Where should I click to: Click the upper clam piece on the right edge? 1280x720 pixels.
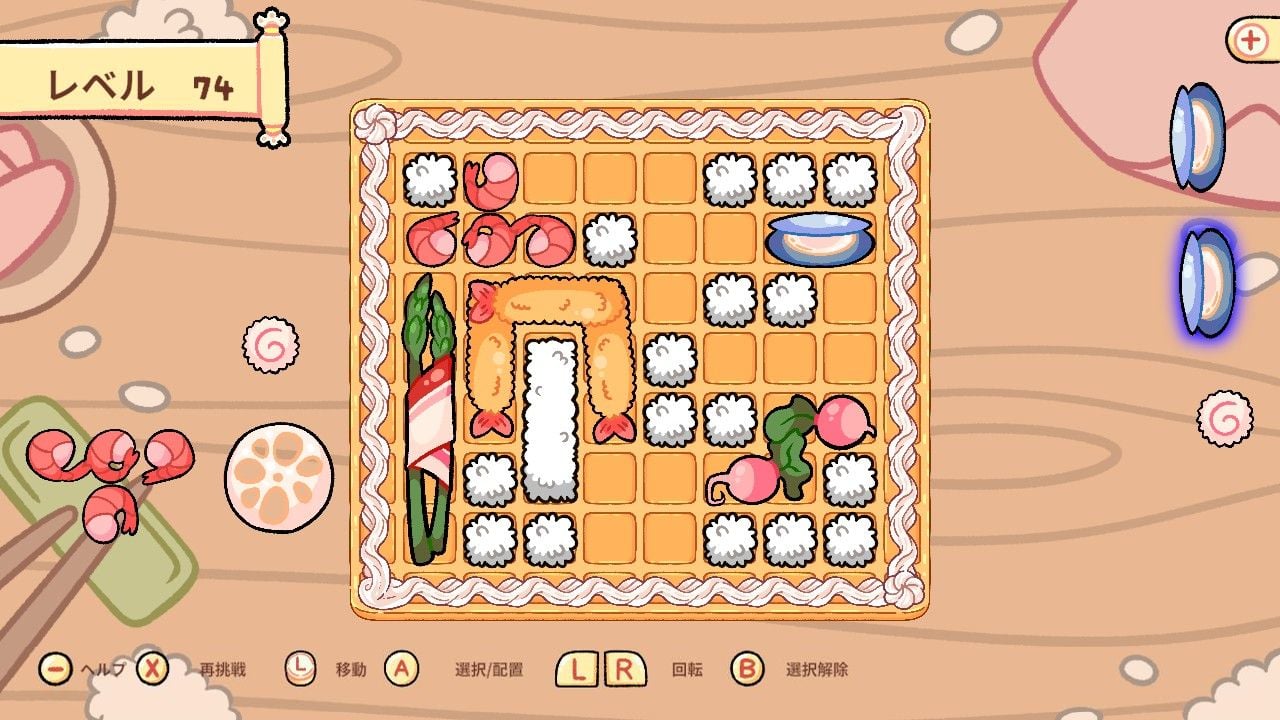(1196, 135)
